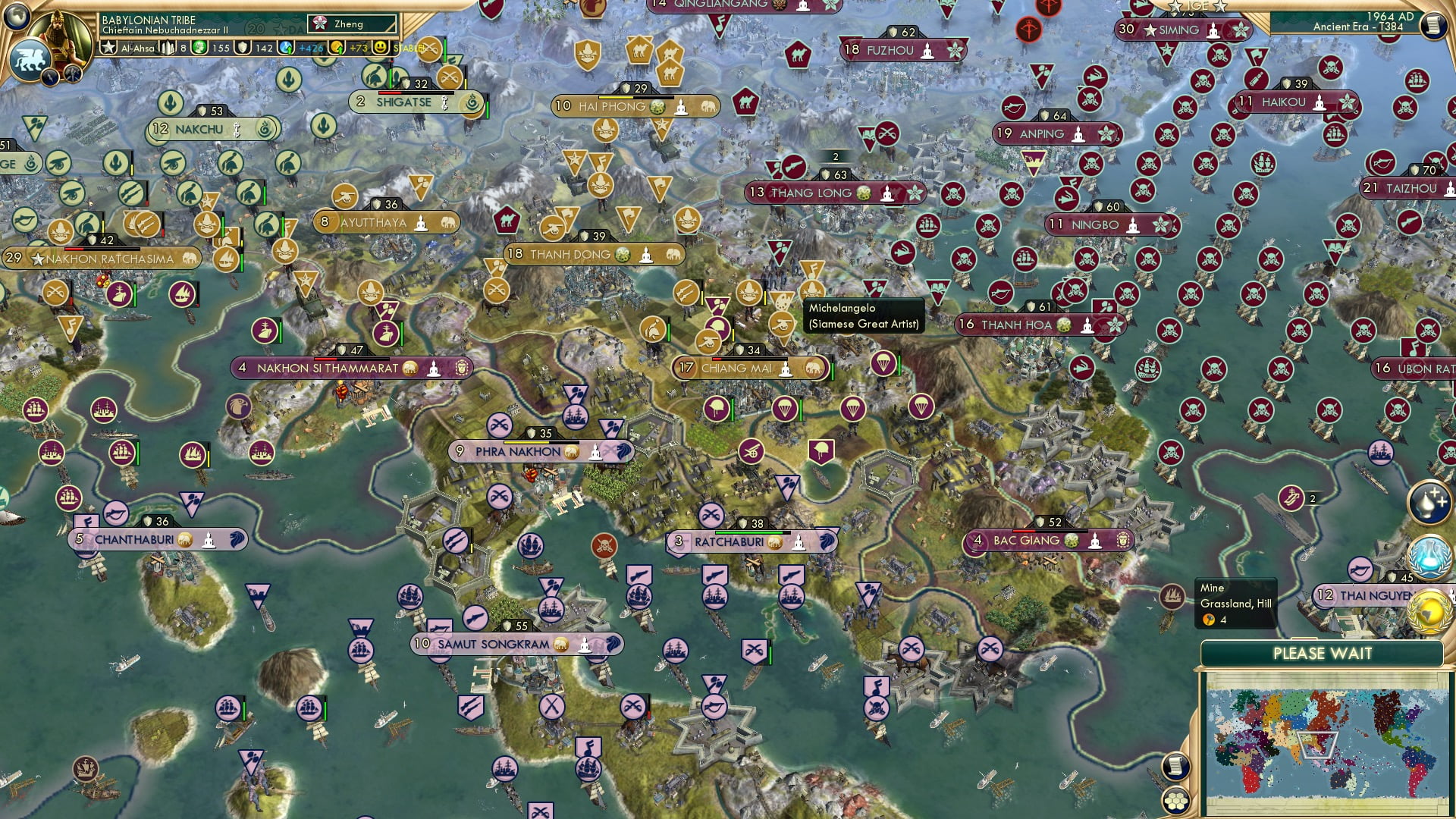This screenshot has height=819, width=1456.
Task: Click the green science icon showing 155
Action: 199,47
